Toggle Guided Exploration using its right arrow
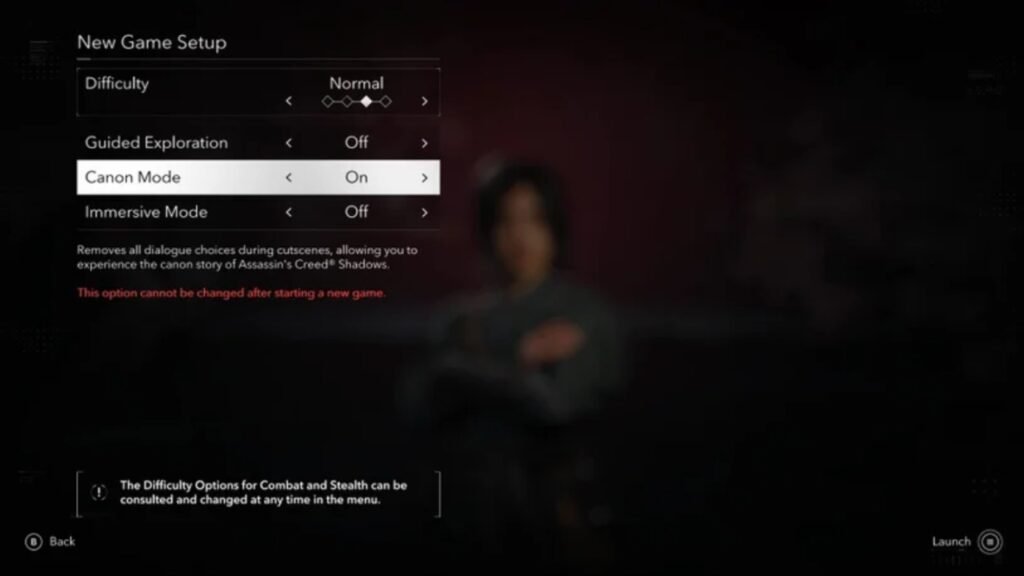1024x576 pixels. tap(425, 143)
